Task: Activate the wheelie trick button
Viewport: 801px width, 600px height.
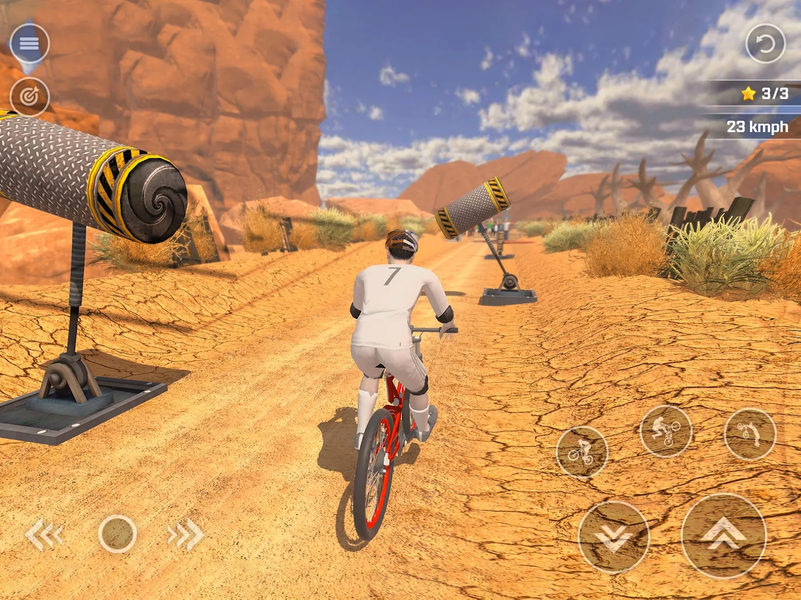Action: coord(581,452)
